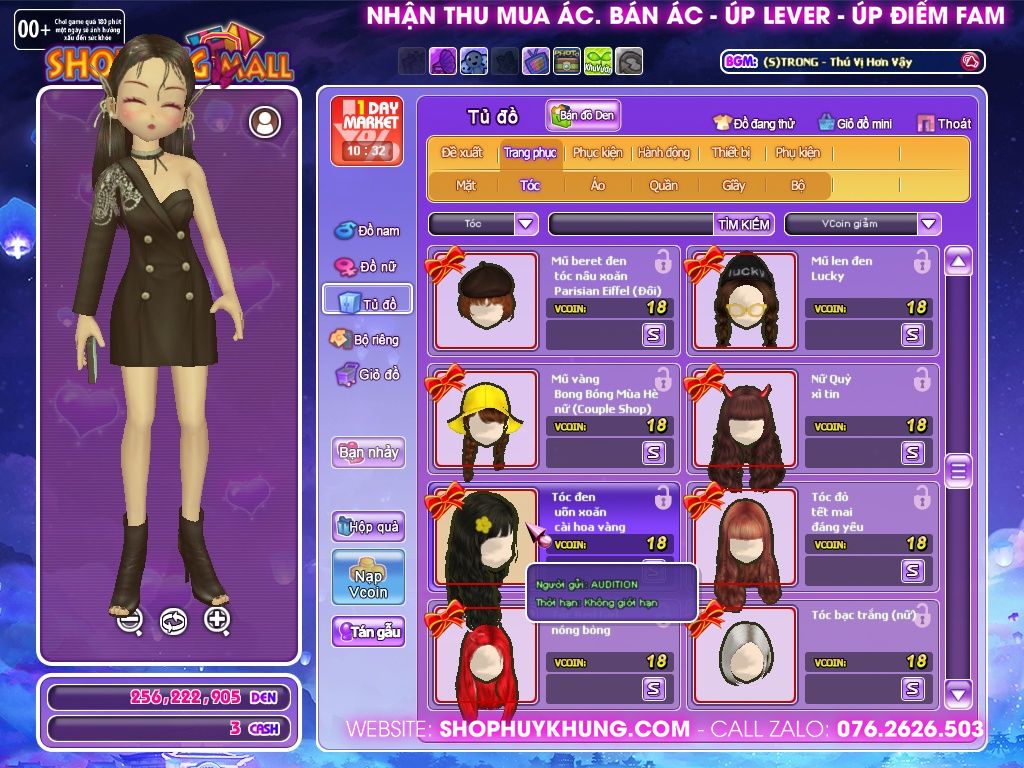Choose the Áo subcategory
The height and width of the screenshot is (768, 1024).
[598, 185]
